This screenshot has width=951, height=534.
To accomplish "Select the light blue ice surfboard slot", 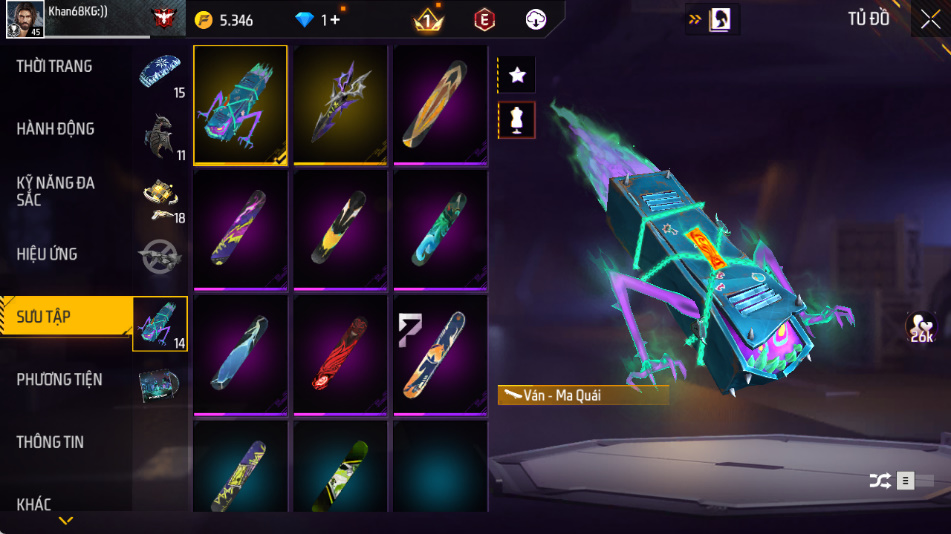I will pyautogui.click(x=240, y=355).
